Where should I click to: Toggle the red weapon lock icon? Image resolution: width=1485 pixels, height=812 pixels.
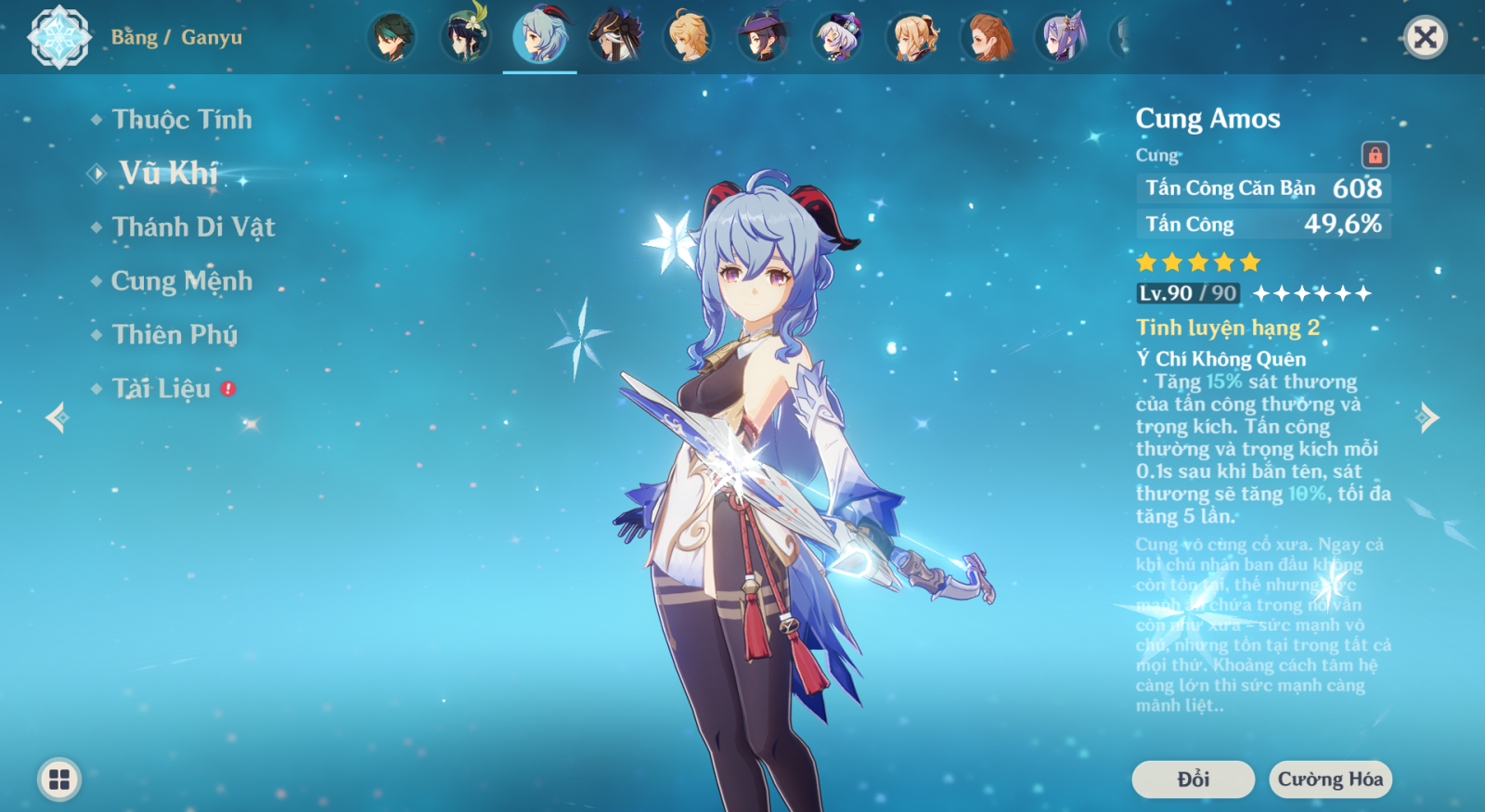pos(1375,155)
